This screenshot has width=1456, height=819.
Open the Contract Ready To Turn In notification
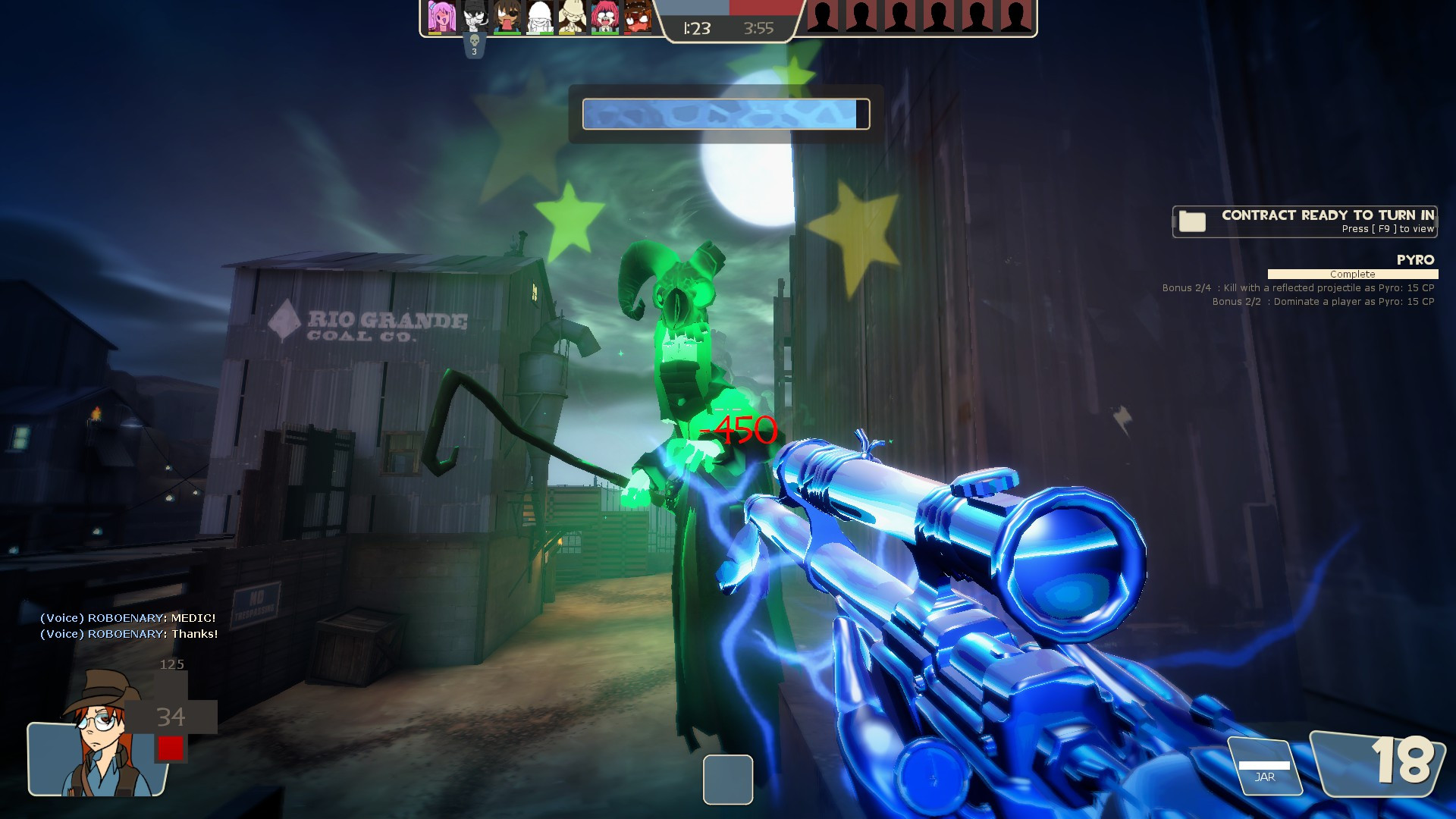(x=1326, y=221)
